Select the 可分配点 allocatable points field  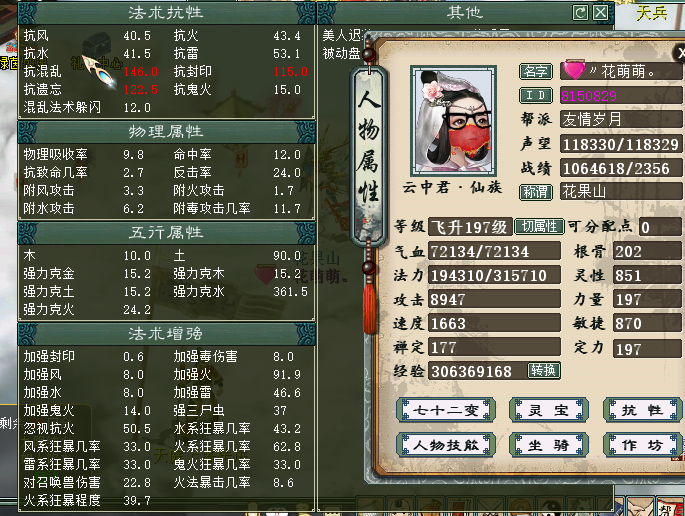click(658, 227)
